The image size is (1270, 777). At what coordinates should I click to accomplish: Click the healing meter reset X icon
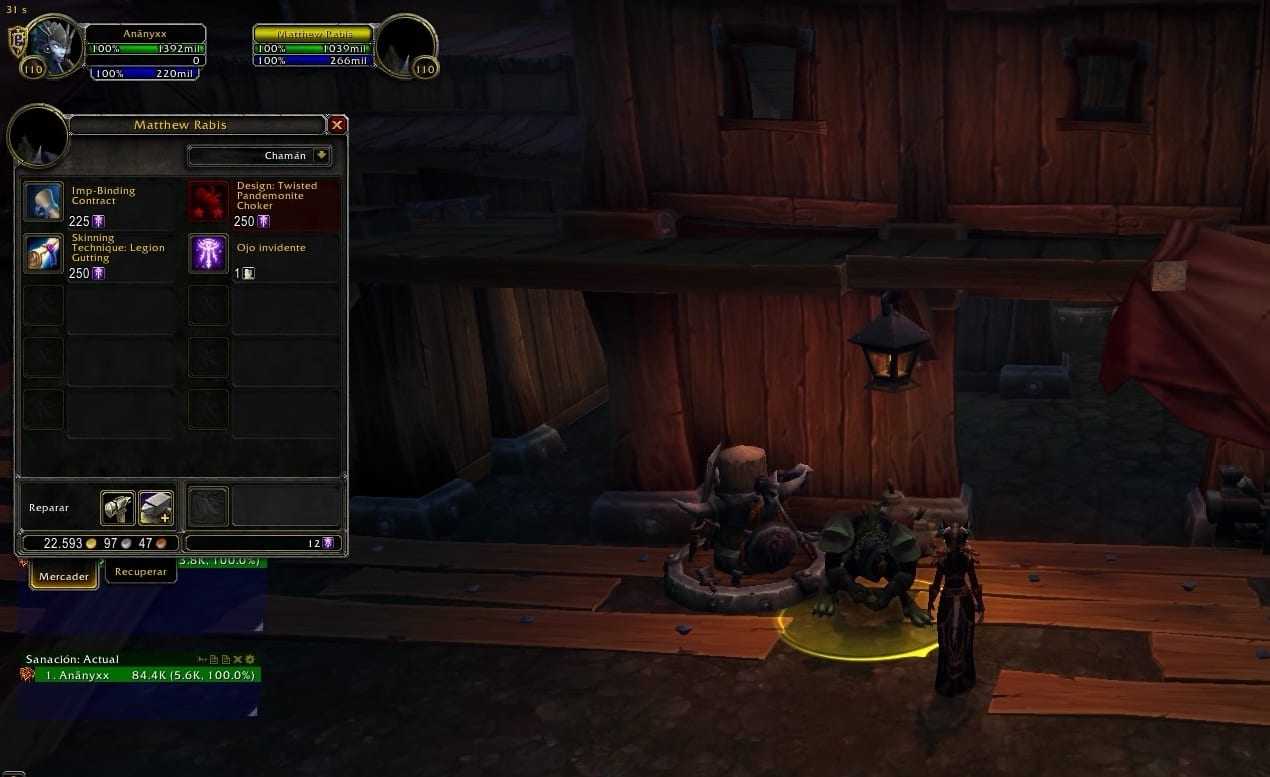click(x=238, y=659)
